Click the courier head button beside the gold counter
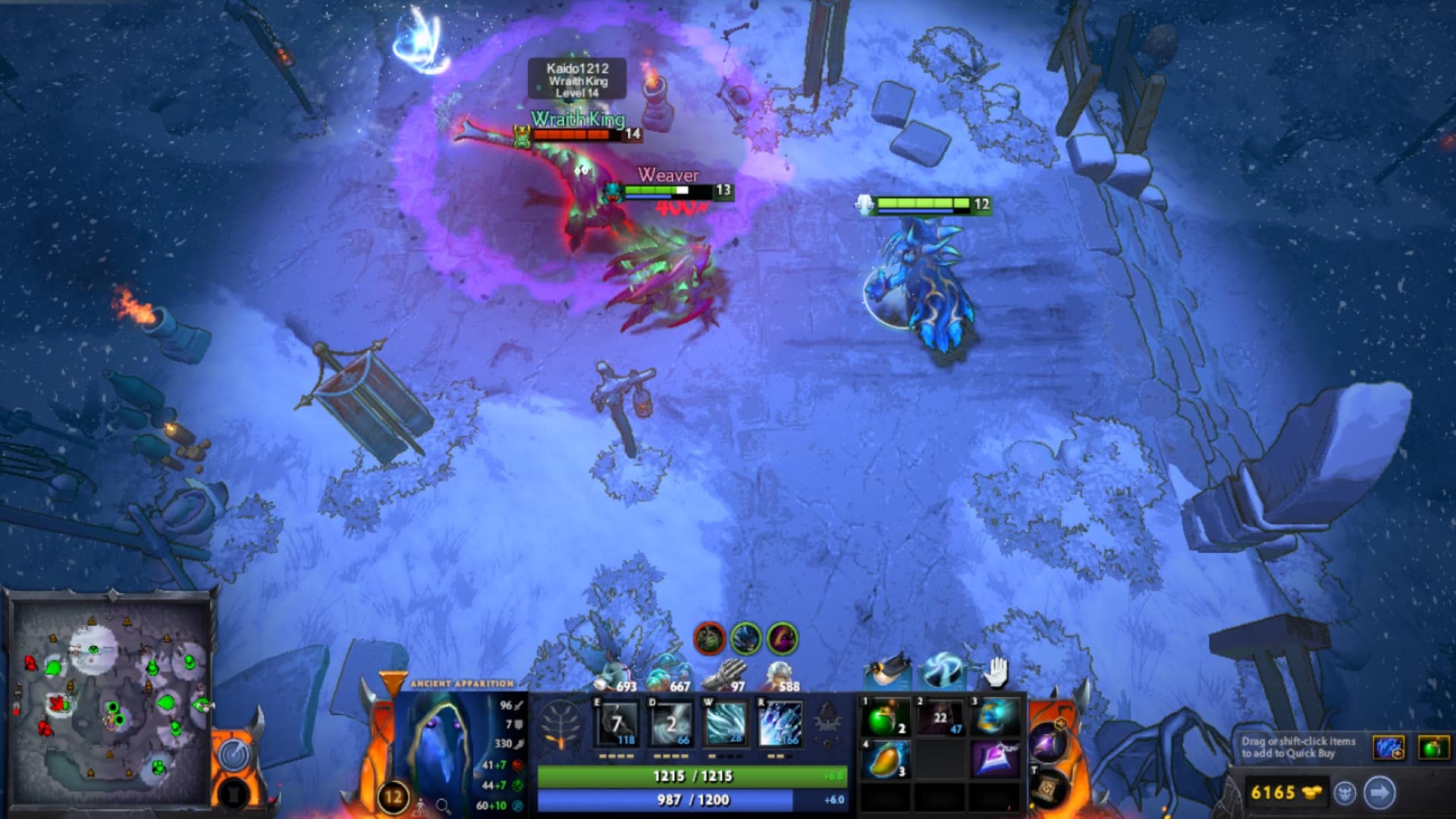 (x=1346, y=794)
